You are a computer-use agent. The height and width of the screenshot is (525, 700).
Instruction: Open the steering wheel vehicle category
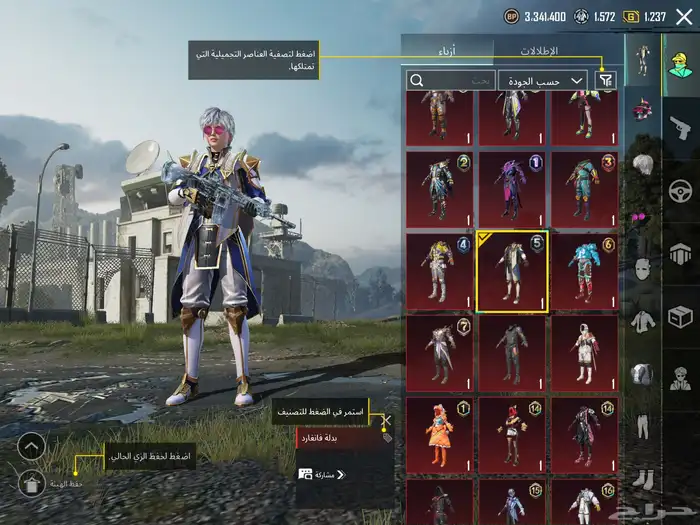pos(680,190)
